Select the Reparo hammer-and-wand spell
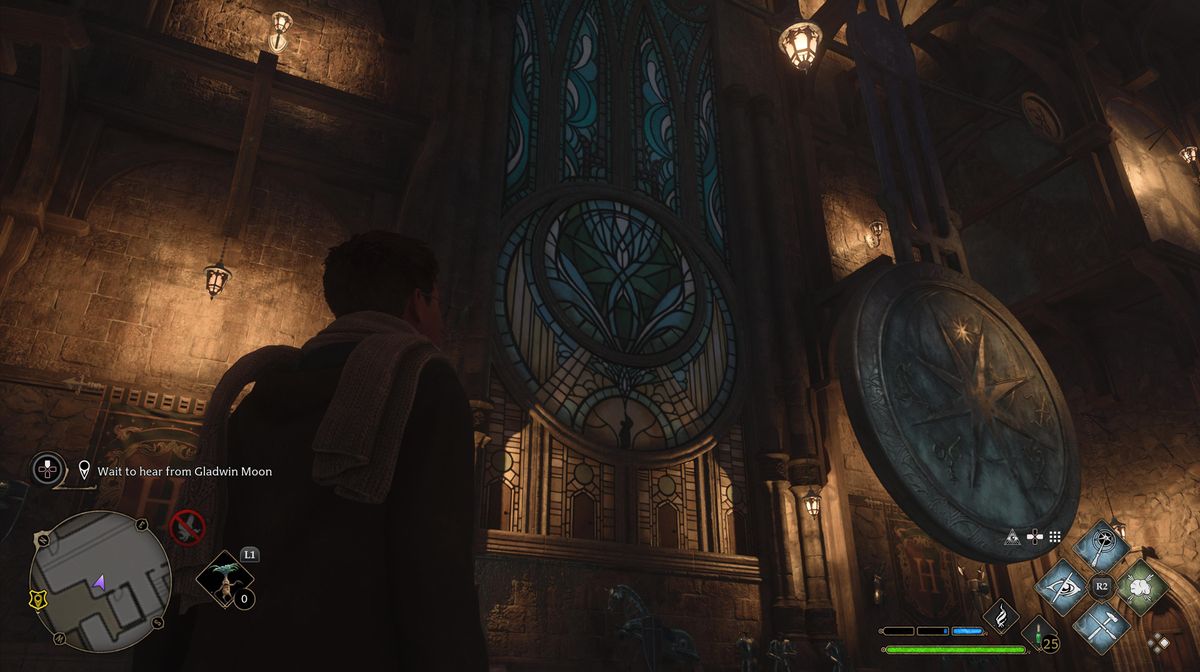 point(1101,627)
